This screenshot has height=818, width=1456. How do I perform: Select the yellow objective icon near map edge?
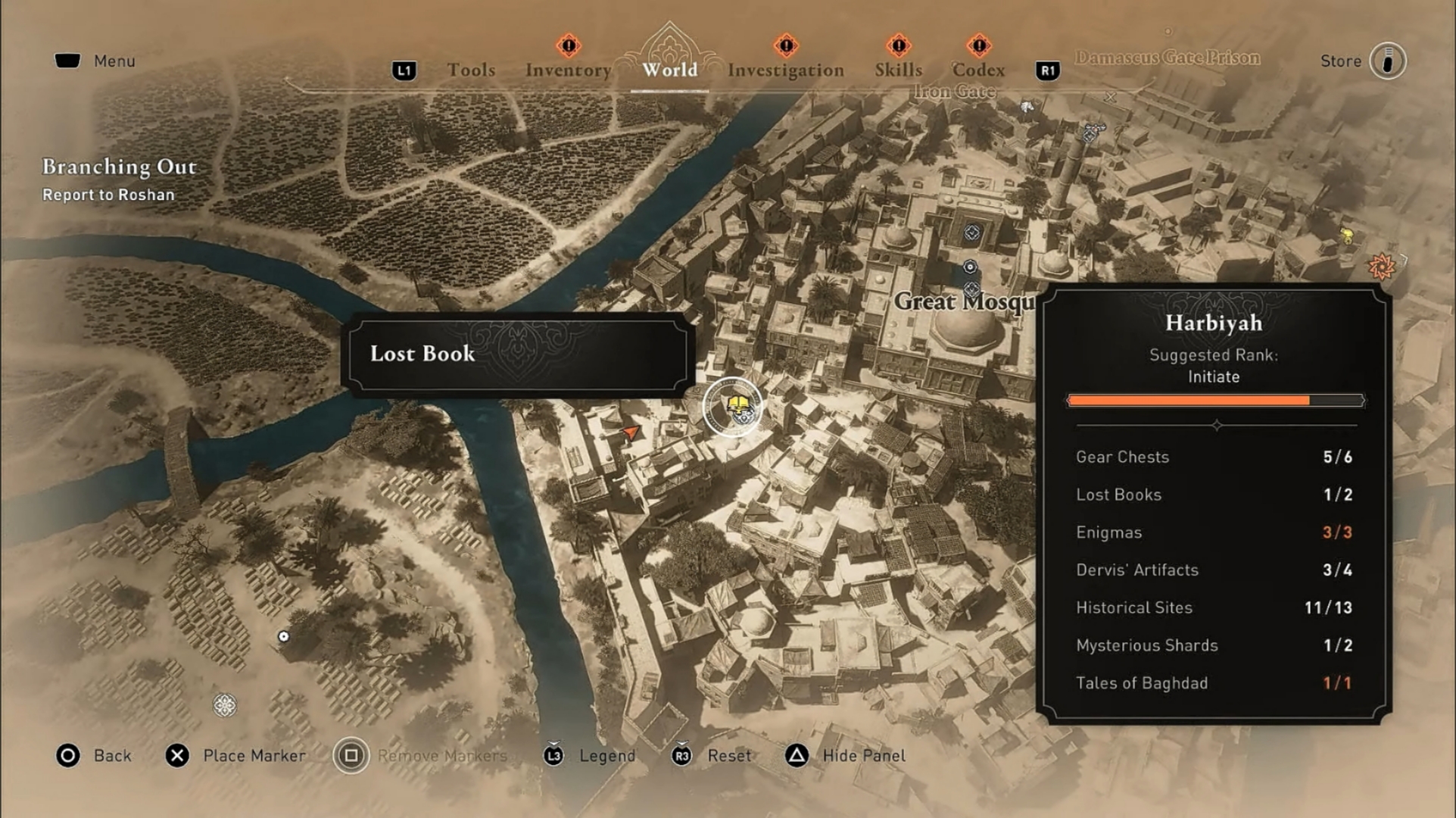coord(1346,235)
